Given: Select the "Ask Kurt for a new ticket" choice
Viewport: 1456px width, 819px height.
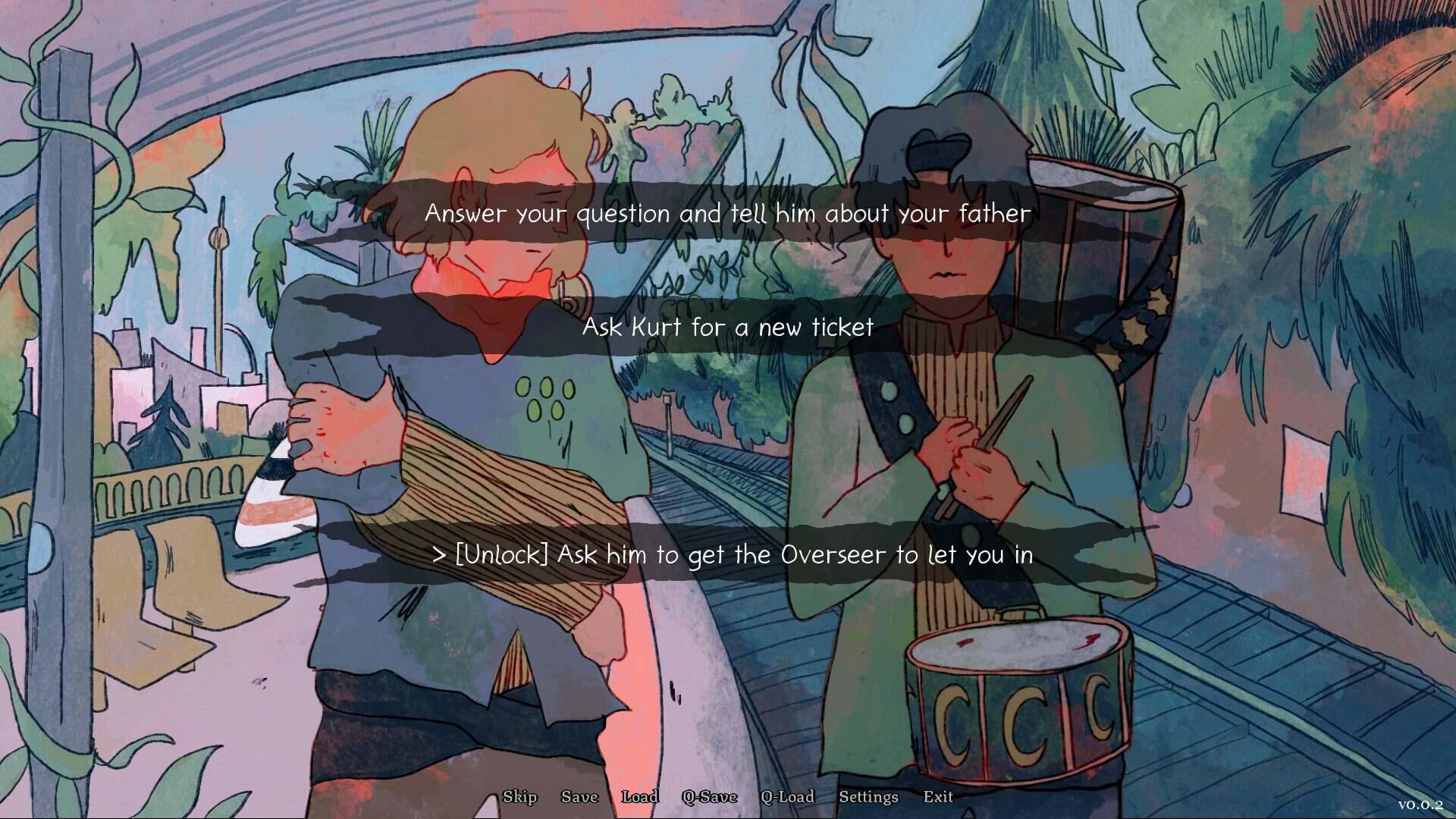Looking at the screenshot, I should tap(727, 328).
